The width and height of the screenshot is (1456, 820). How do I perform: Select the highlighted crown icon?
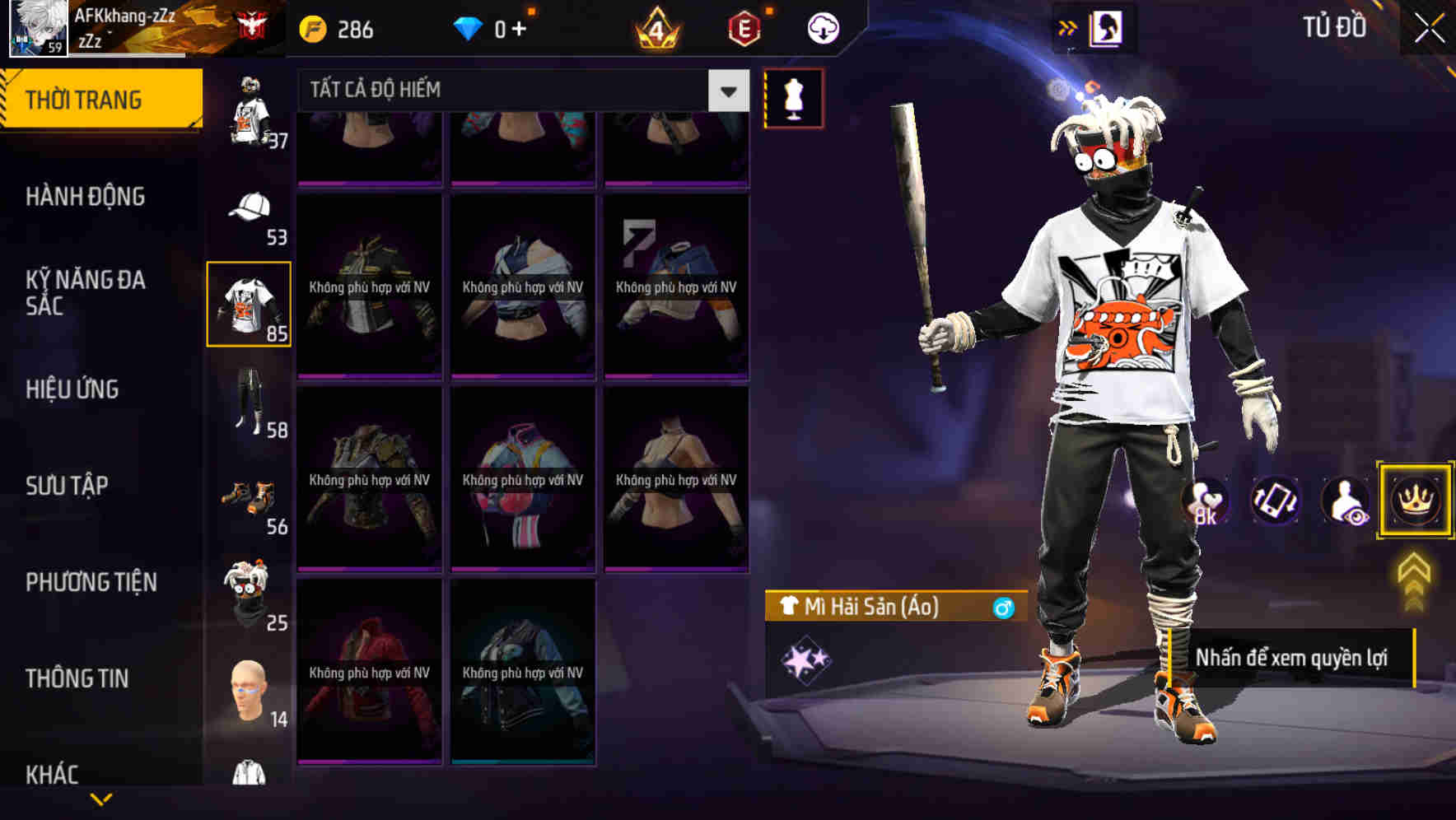click(x=1415, y=501)
